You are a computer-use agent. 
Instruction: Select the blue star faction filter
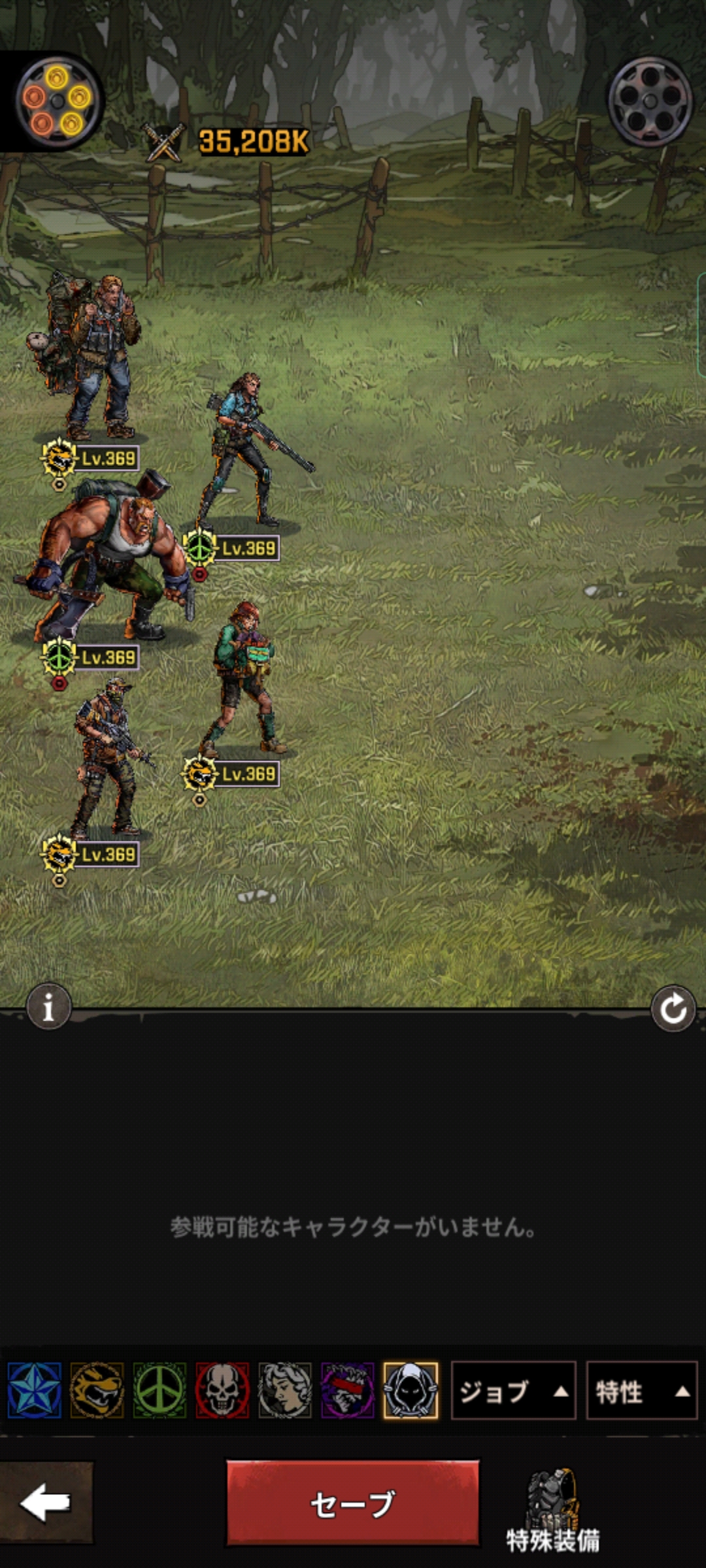(x=35, y=1390)
